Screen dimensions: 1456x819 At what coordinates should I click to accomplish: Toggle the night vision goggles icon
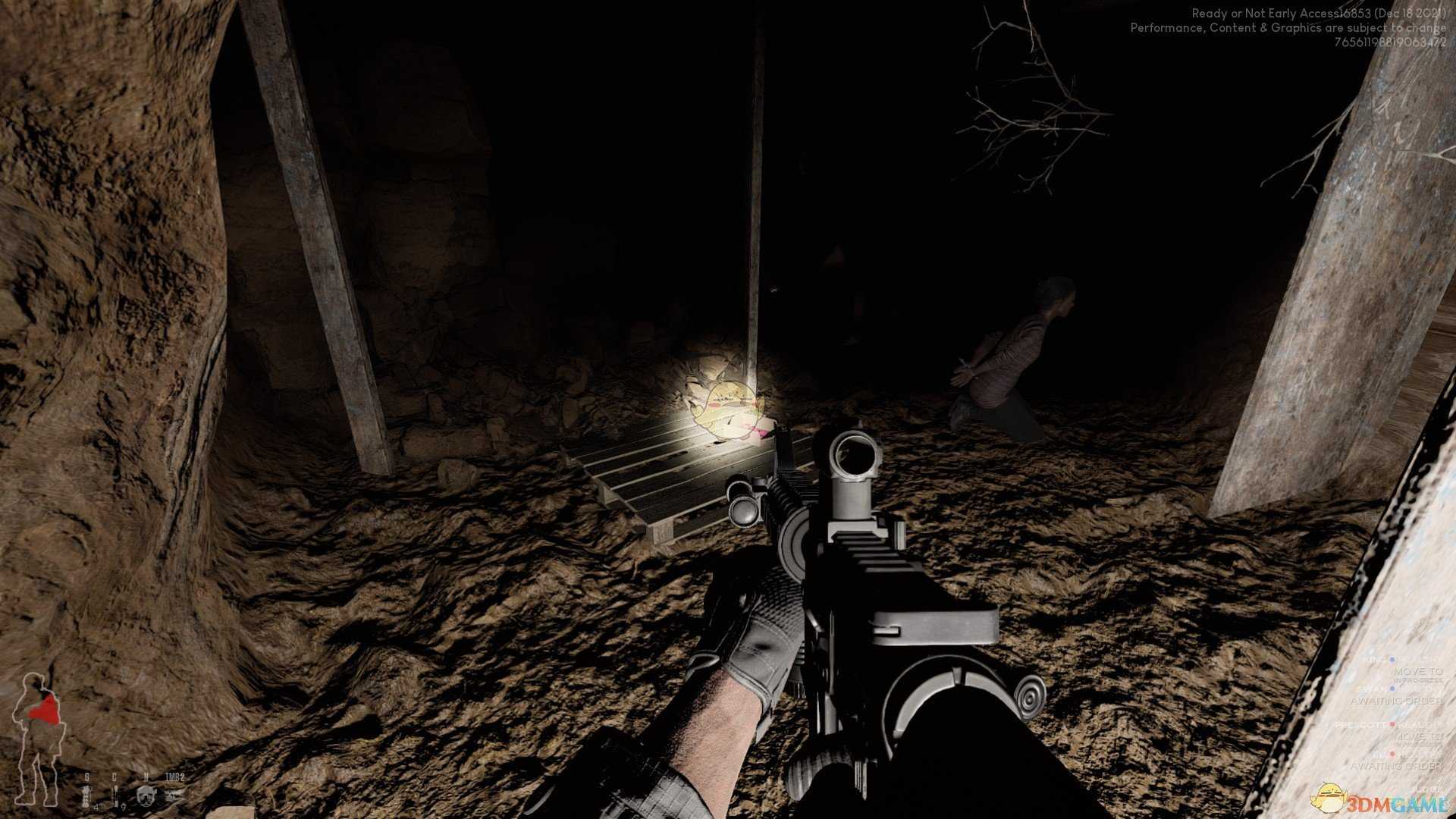pos(146,795)
